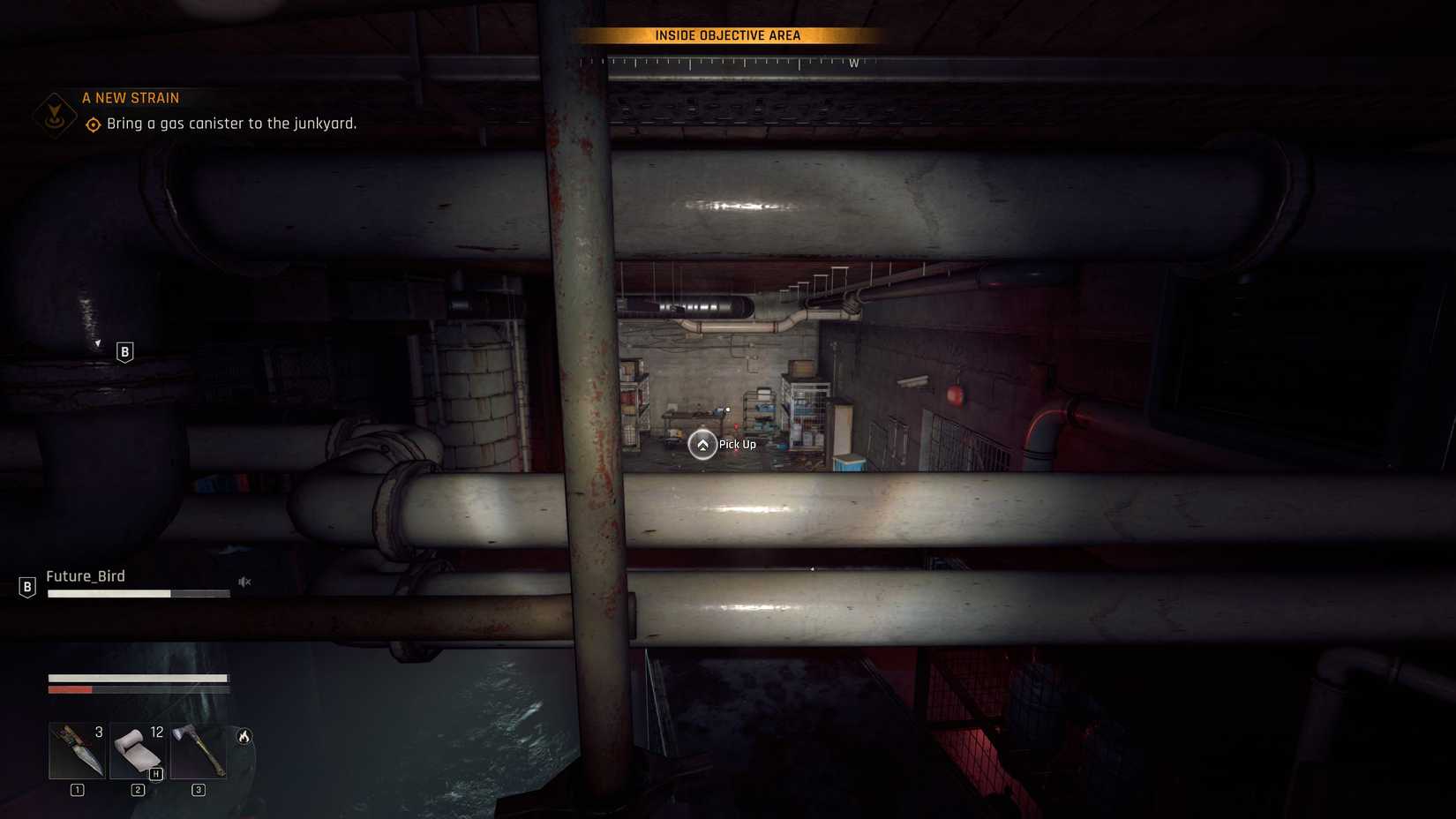Click the Pick Up circular prompt

pos(702,445)
